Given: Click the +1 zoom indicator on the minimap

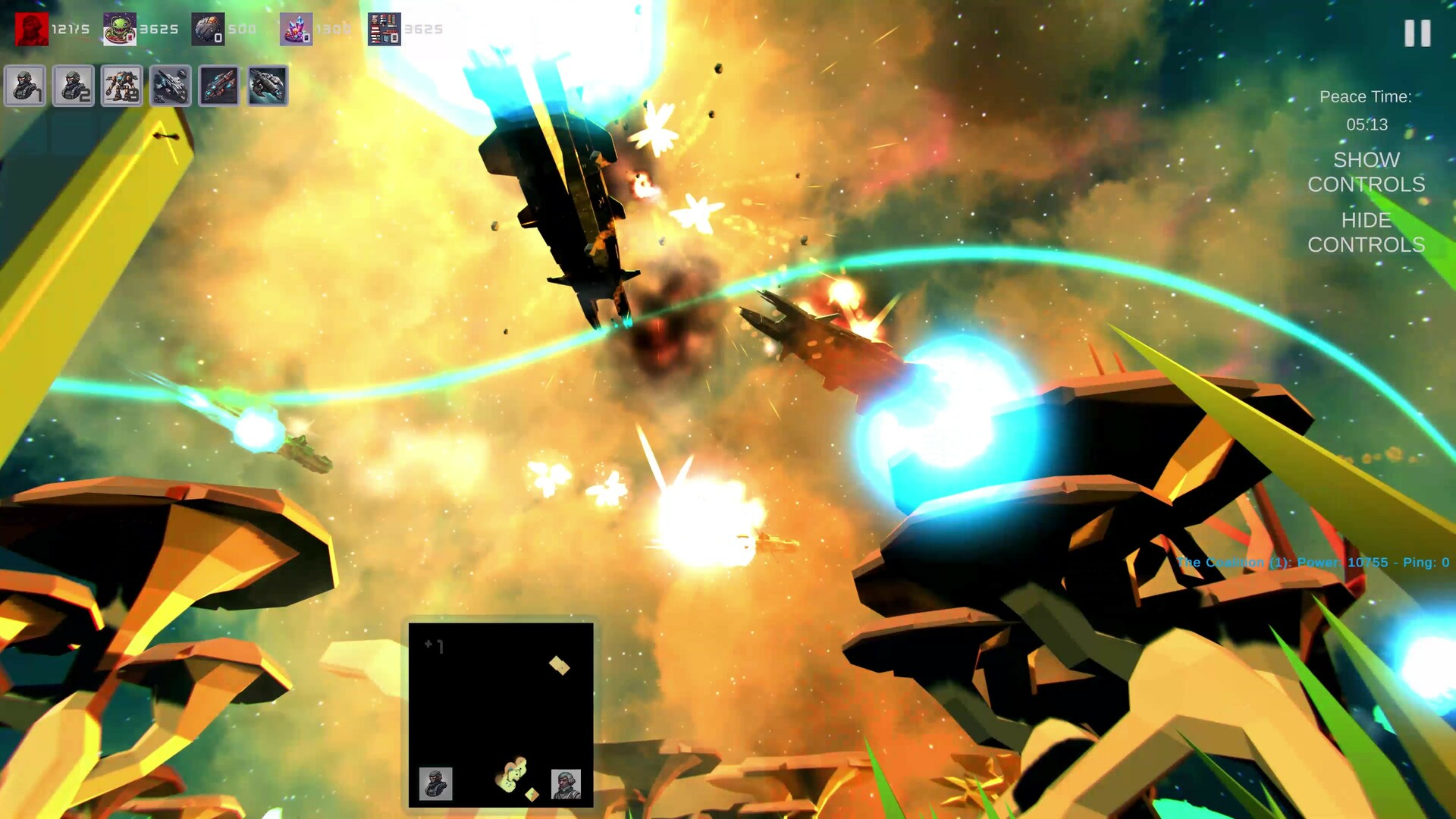Looking at the screenshot, I should pos(434,645).
